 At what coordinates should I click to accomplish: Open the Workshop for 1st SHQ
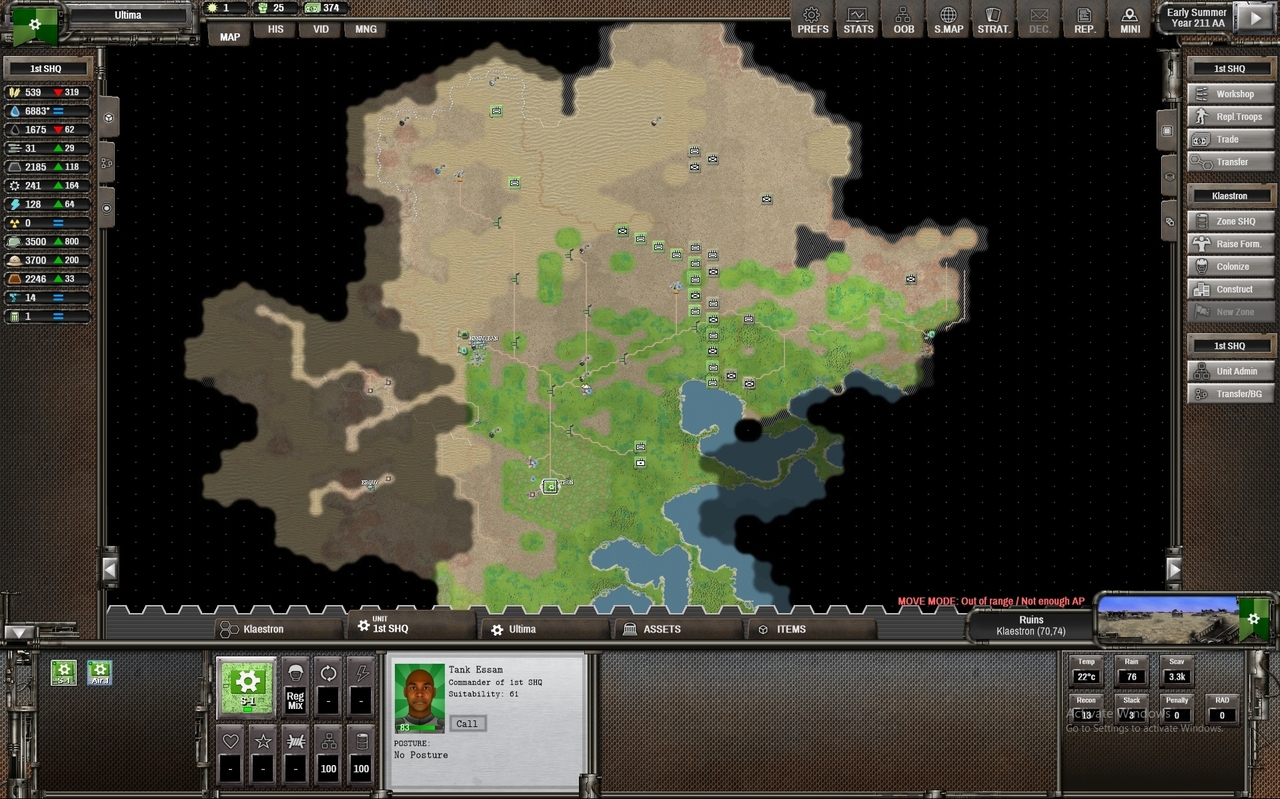[x=1231, y=94]
